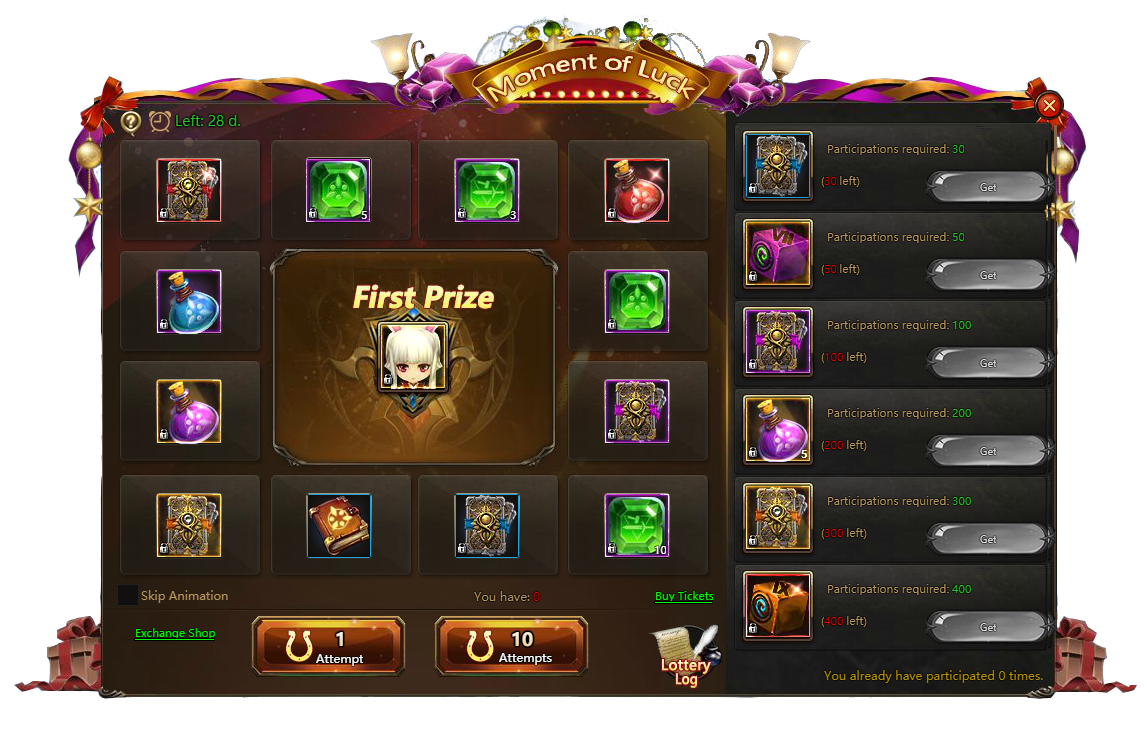Claim the 50 participations reward
This screenshot has height=738, width=1147.
pos(987,275)
